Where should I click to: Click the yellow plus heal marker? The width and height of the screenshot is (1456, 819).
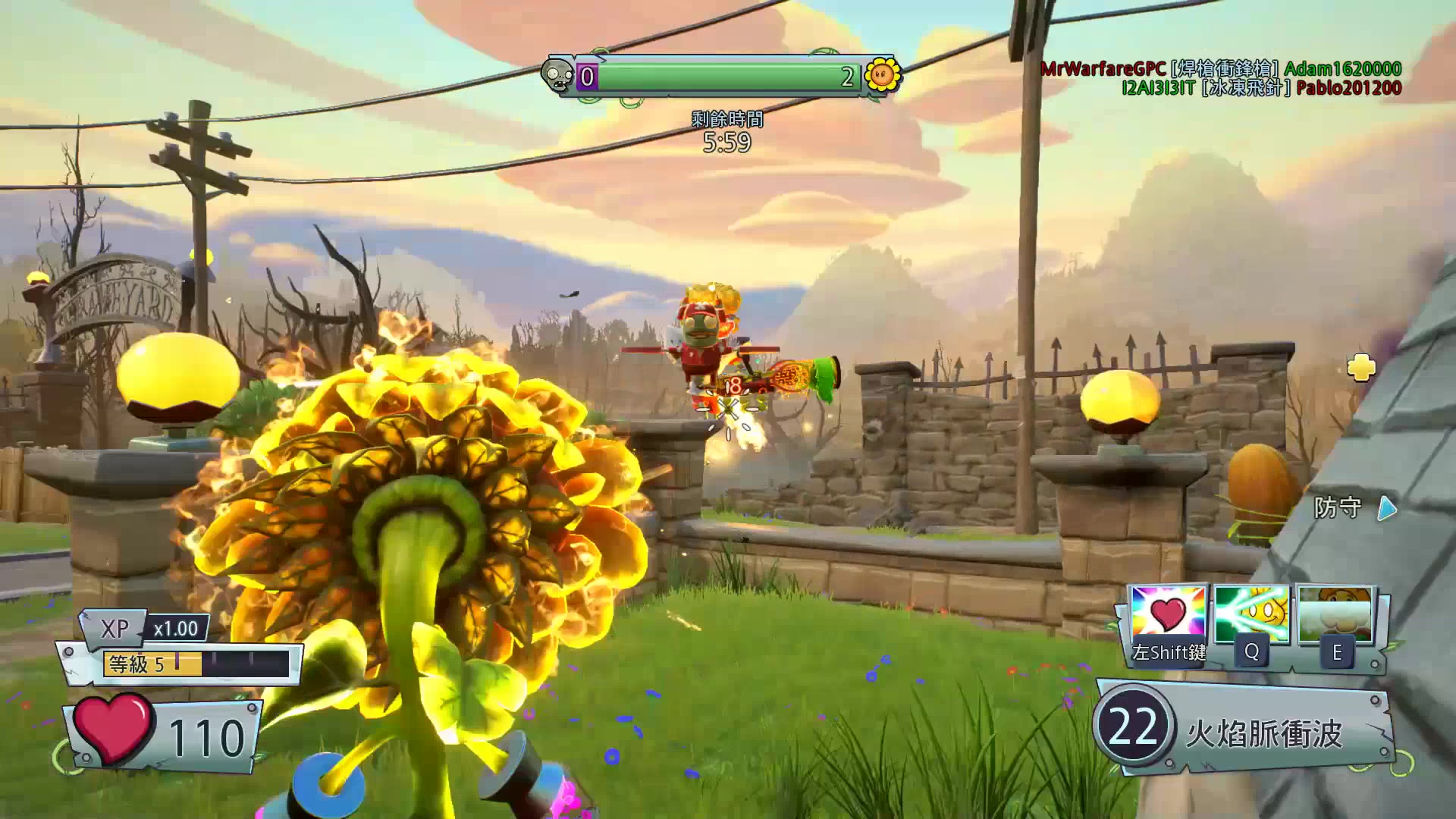click(1361, 368)
